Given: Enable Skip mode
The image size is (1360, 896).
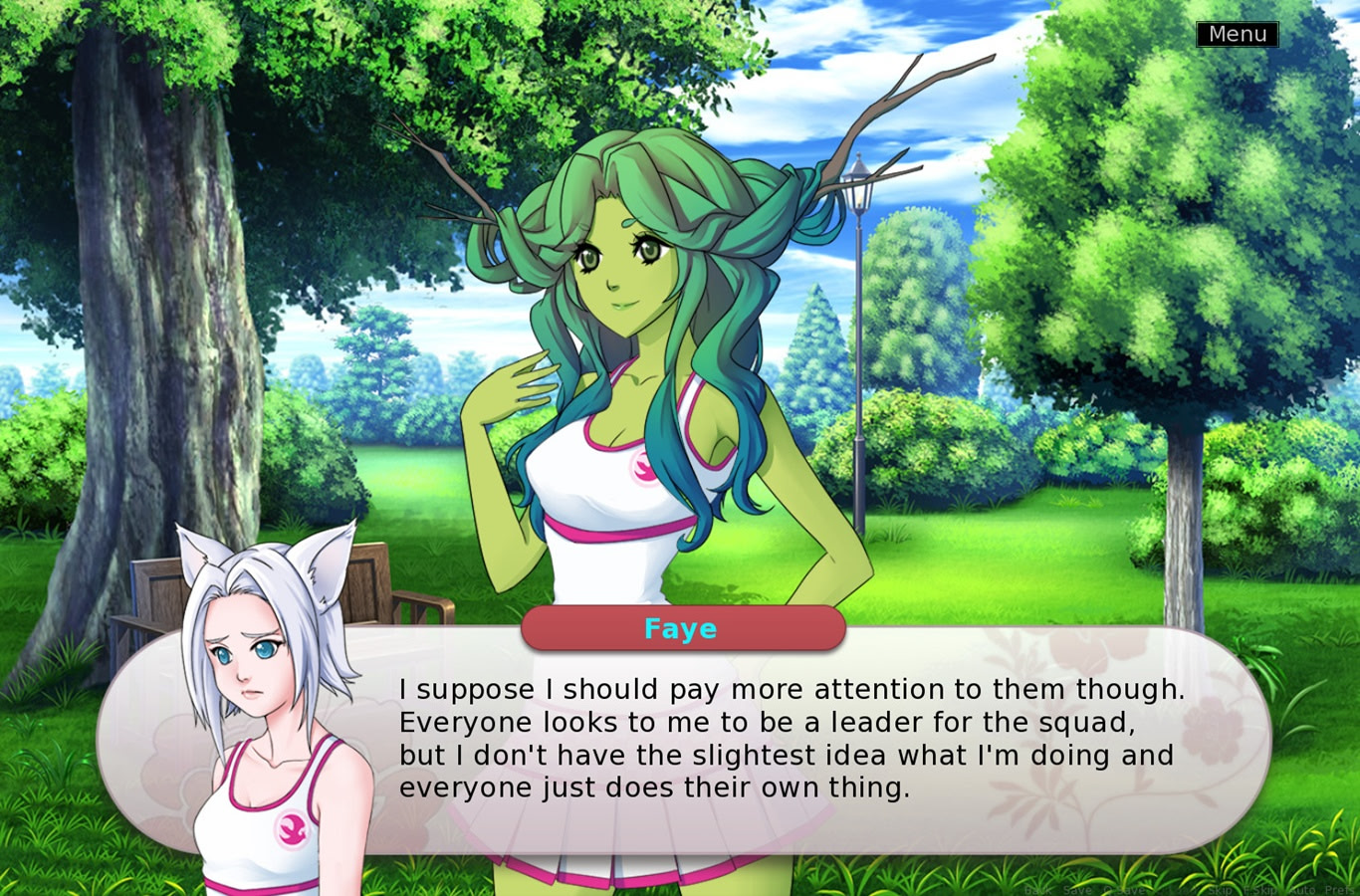Looking at the screenshot, I should (x=1219, y=890).
